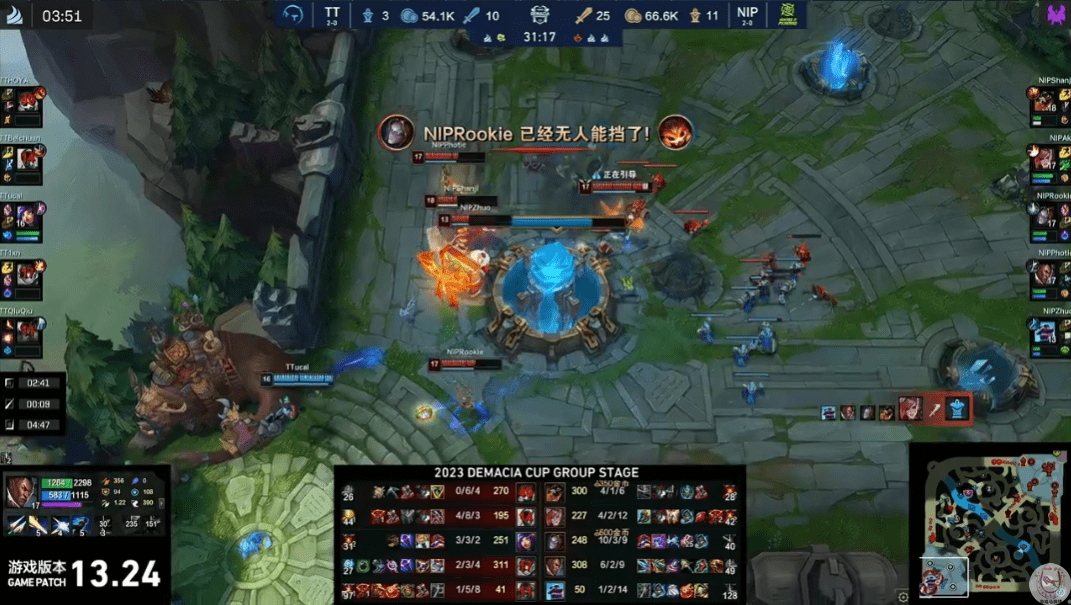The image size is (1071, 605).
Task: Click the minimap in the corner
Action: tap(989, 524)
